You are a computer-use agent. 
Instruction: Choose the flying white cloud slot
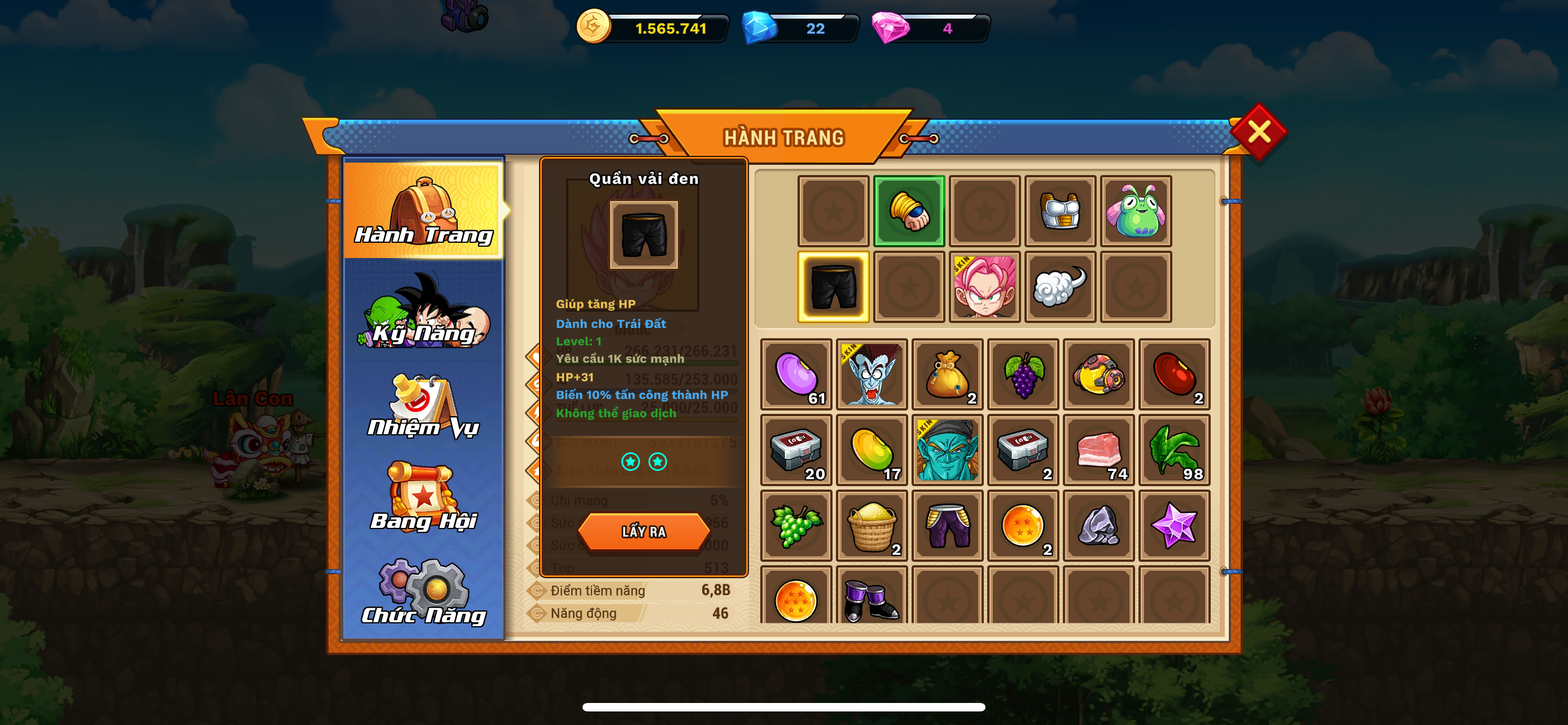(x=1060, y=287)
